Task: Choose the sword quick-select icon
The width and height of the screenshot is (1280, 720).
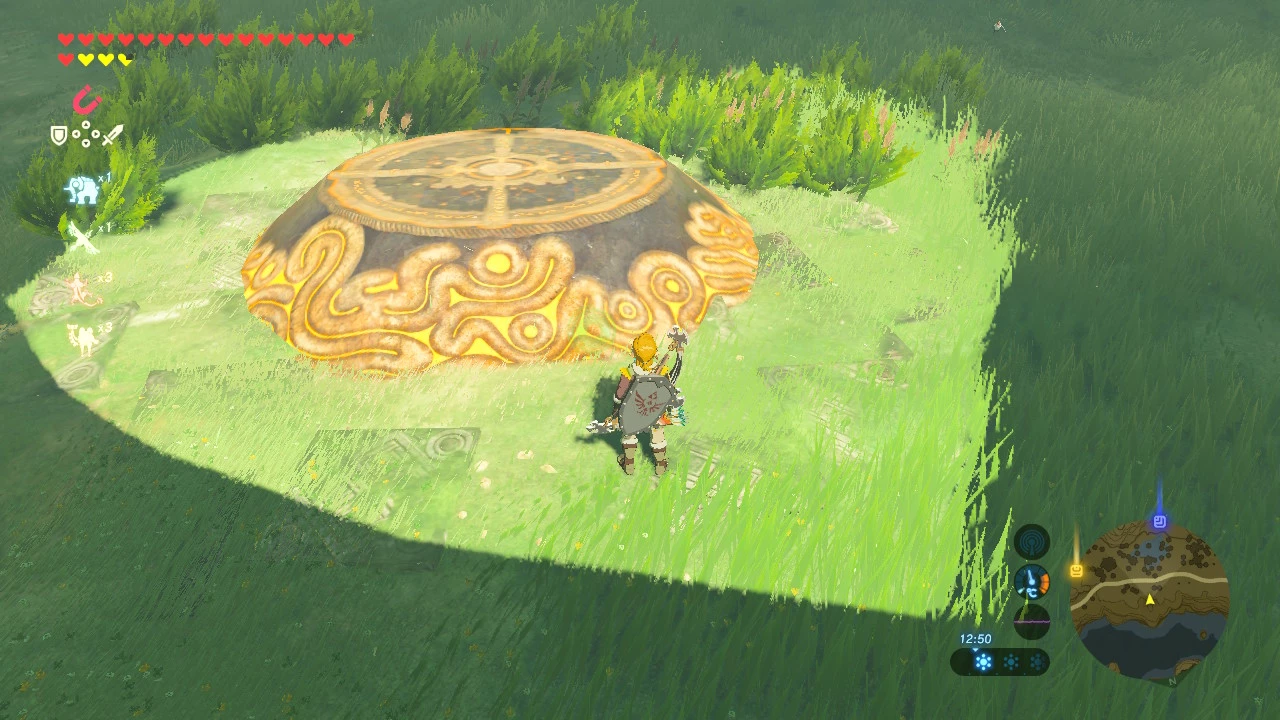Action: (x=111, y=135)
